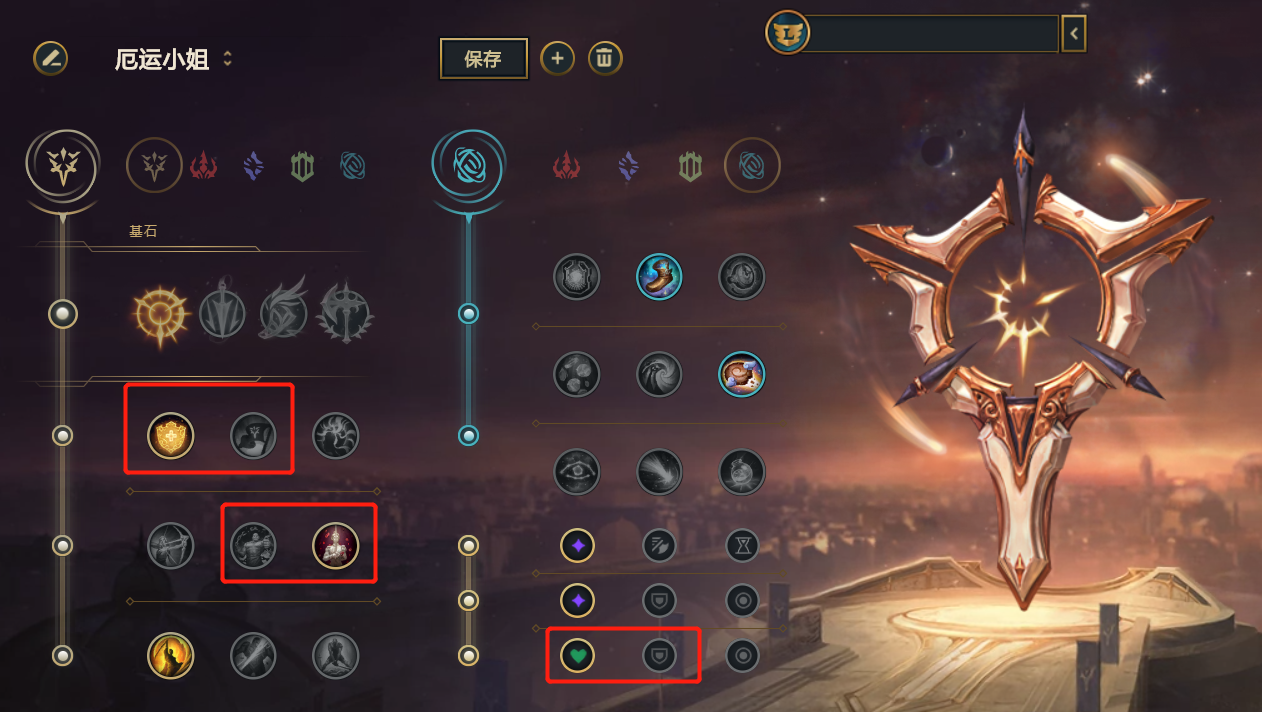The width and height of the screenshot is (1262, 712).
Task: Select the Biscuit Delivery rune
Action: click(741, 374)
